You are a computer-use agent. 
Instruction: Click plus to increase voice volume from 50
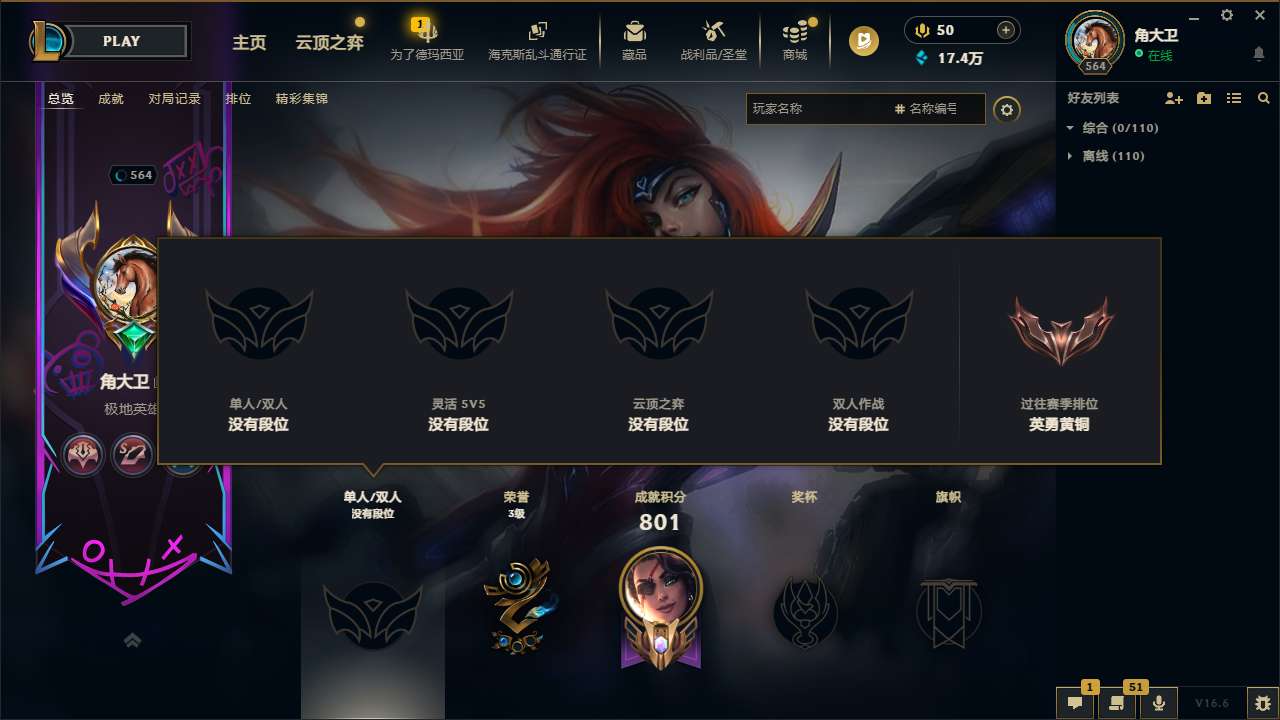pos(1005,29)
